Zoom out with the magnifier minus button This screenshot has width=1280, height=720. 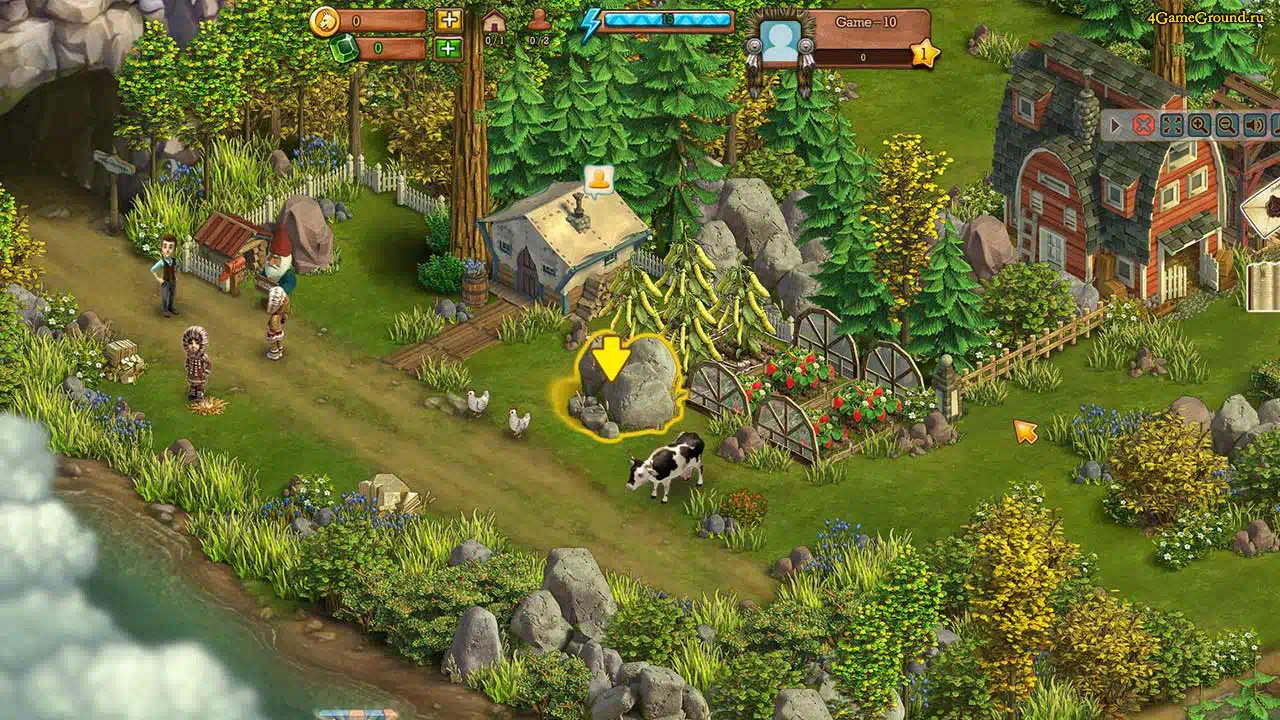point(1226,125)
